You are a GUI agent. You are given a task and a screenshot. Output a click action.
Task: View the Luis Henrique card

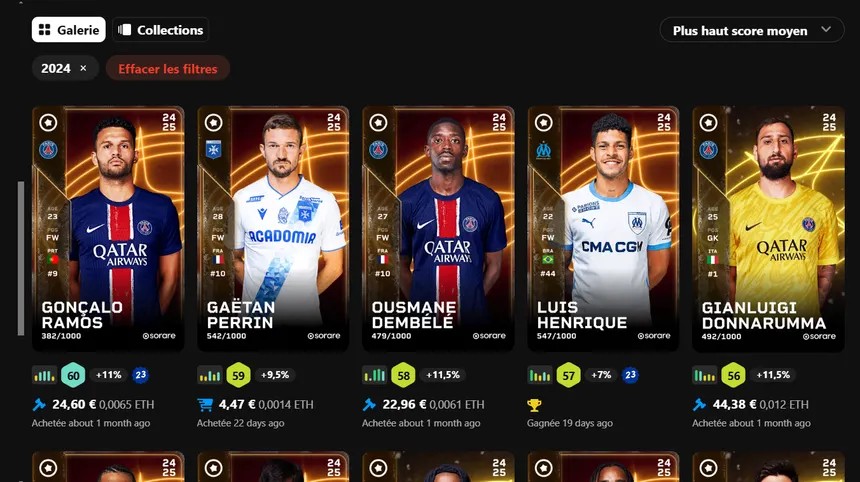coord(603,228)
